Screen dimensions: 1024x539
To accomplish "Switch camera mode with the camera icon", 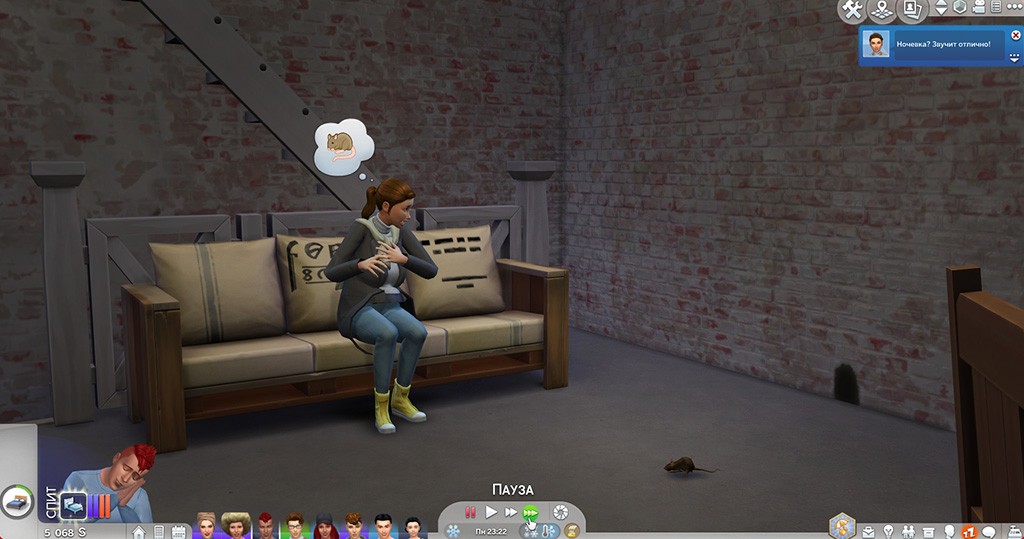I will (980, 8).
